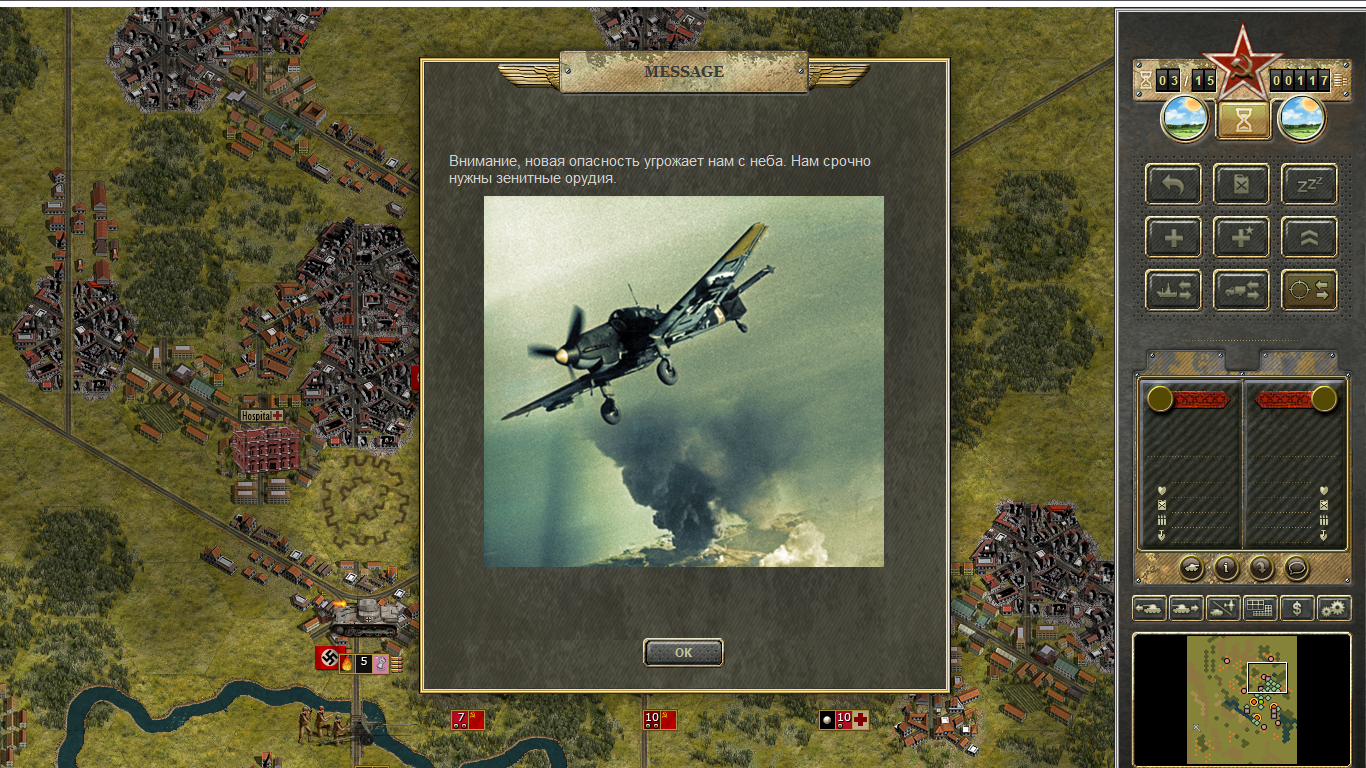The image size is (1366, 768).
Task: Open the round tank unit button
Action: 1192,568
